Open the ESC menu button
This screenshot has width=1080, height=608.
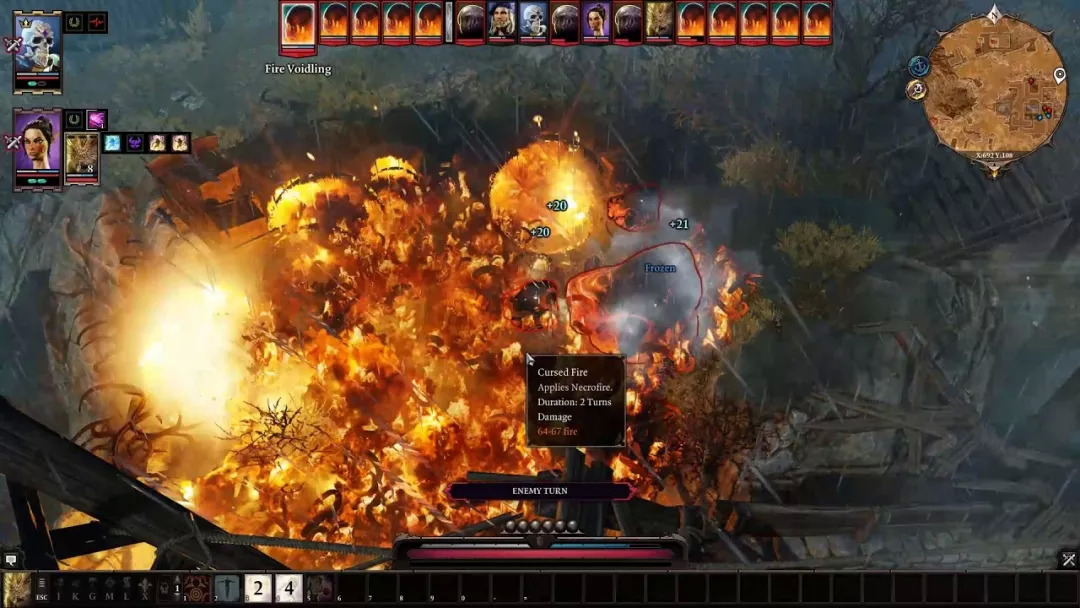[x=42, y=590]
